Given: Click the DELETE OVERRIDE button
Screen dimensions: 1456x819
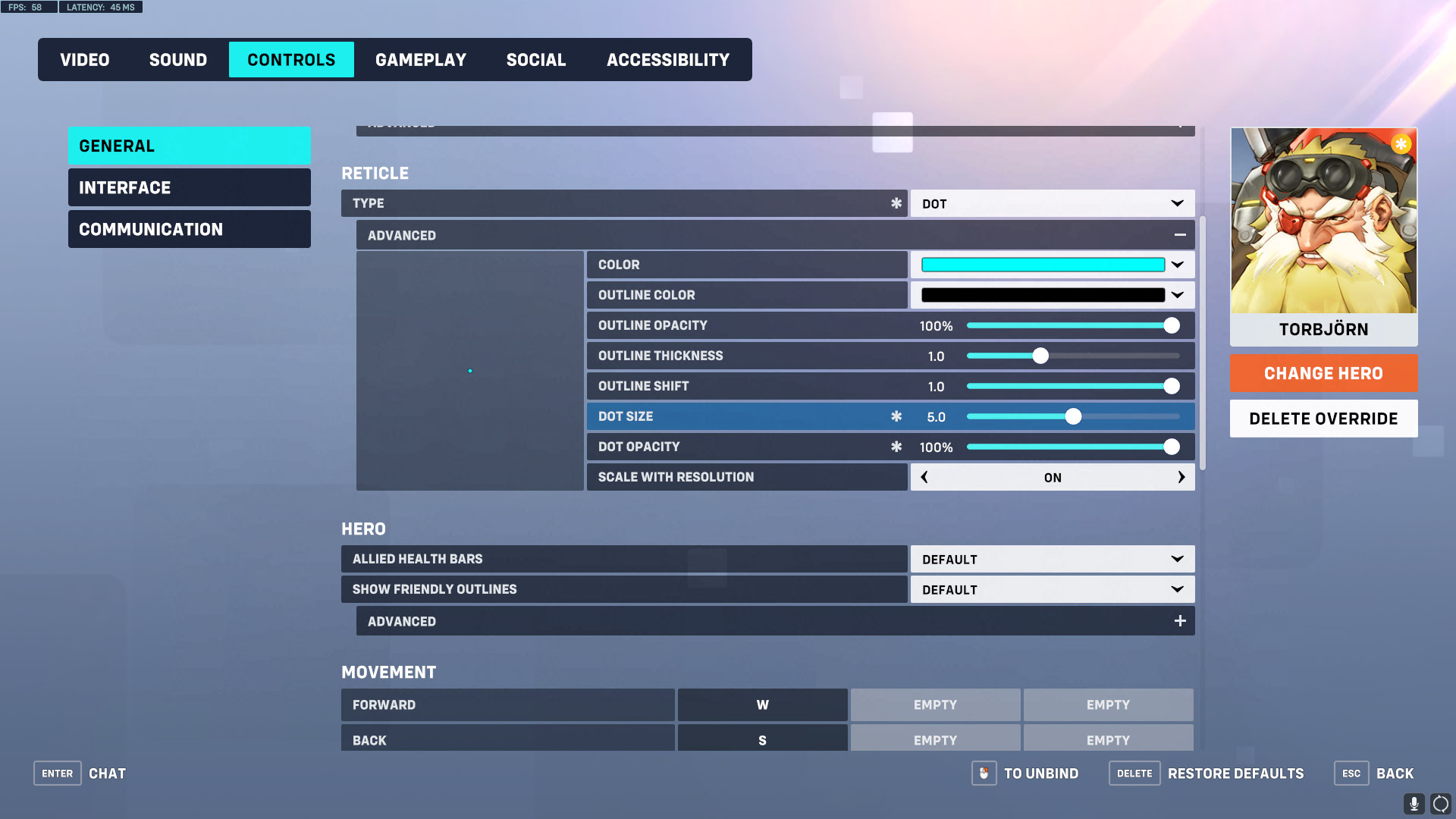Looking at the screenshot, I should 1323,418.
